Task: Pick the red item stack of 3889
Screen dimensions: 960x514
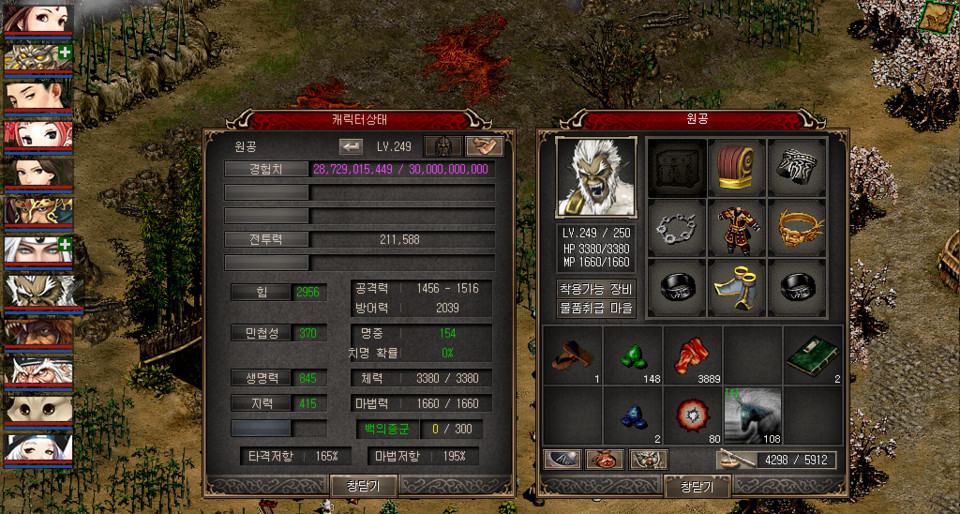Action: (693, 355)
